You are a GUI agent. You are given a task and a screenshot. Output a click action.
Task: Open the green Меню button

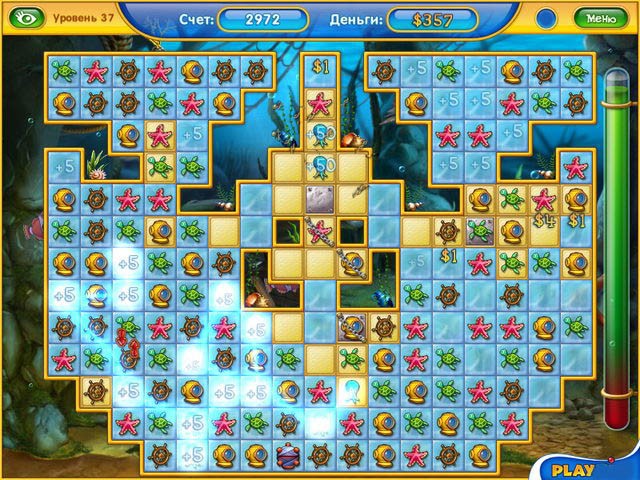click(601, 17)
